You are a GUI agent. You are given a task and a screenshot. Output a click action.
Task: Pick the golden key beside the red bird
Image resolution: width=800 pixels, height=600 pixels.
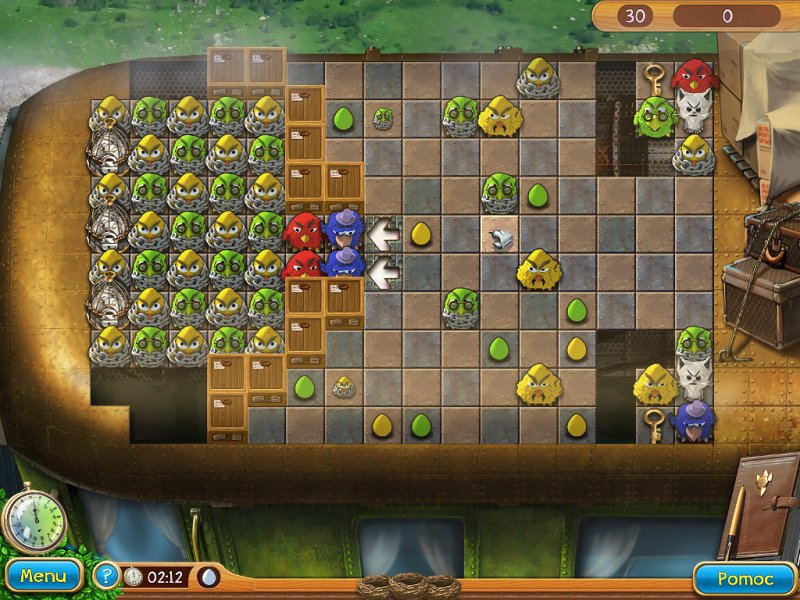point(655,78)
